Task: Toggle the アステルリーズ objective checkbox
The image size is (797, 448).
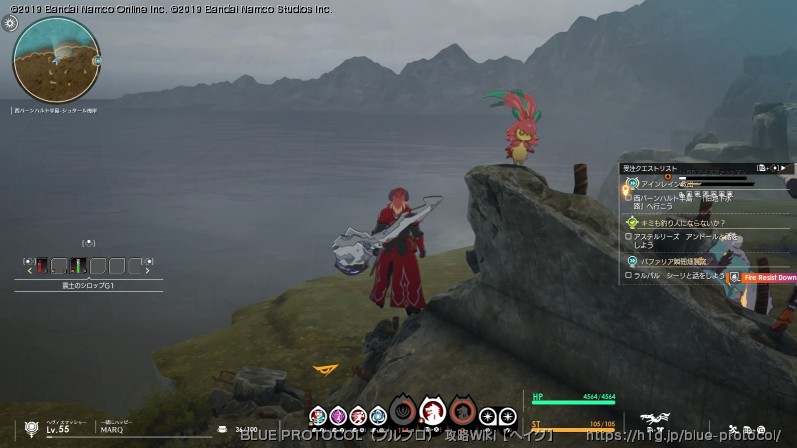Action: [x=628, y=237]
